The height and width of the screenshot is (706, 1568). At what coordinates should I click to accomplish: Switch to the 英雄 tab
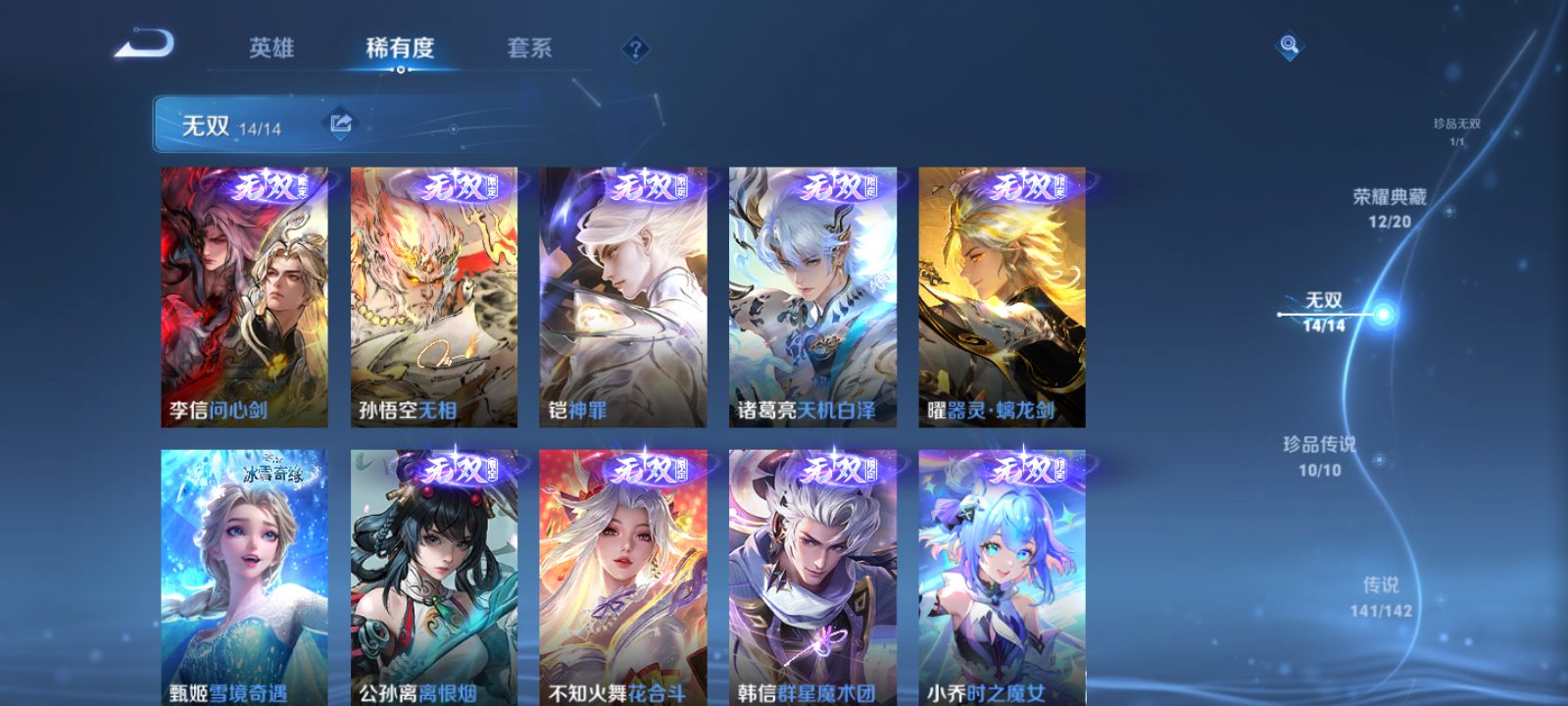274,47
